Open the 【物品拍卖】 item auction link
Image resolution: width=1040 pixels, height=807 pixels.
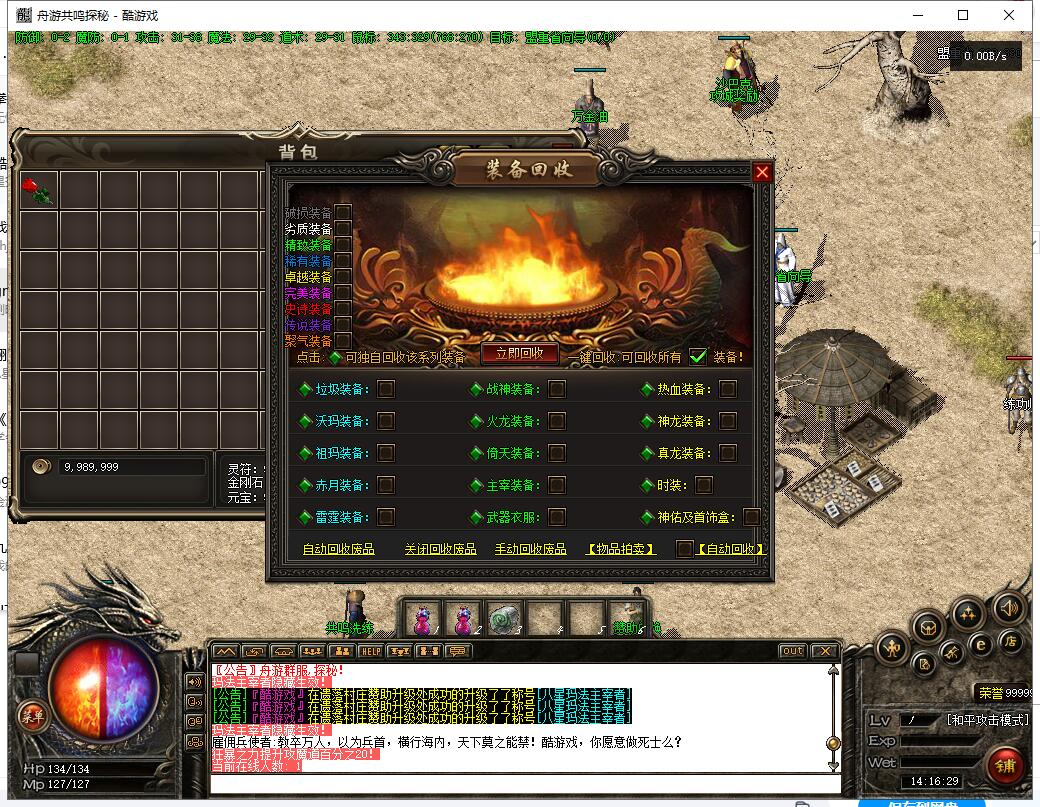pos(621,549)
